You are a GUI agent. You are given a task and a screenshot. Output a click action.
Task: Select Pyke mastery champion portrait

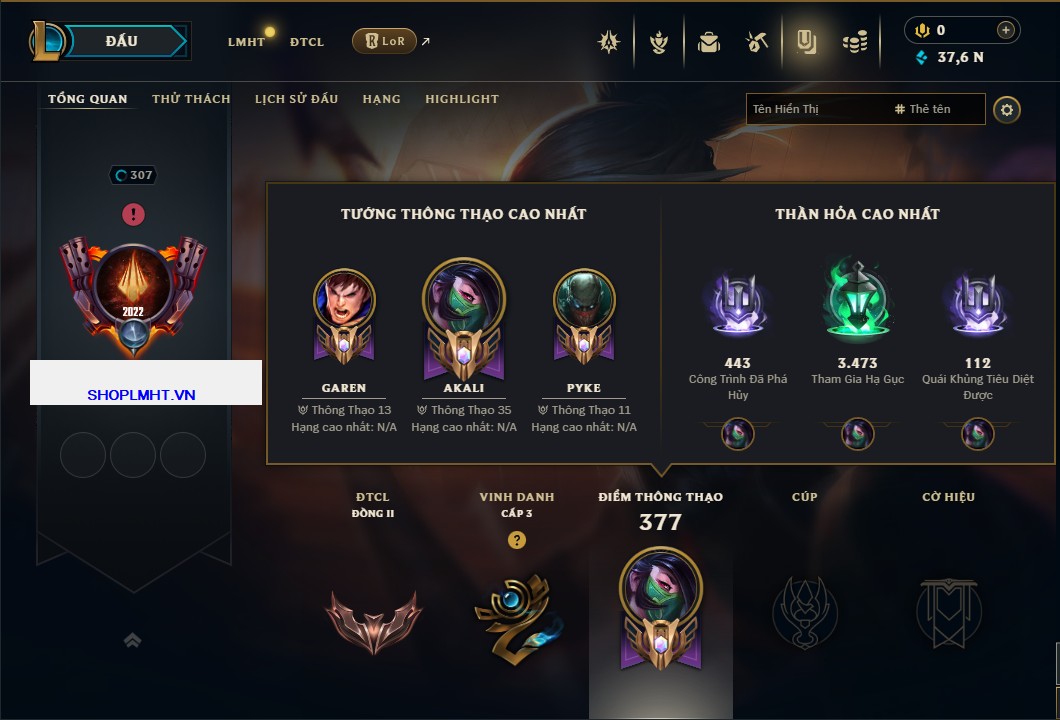(x=584, y=300)
